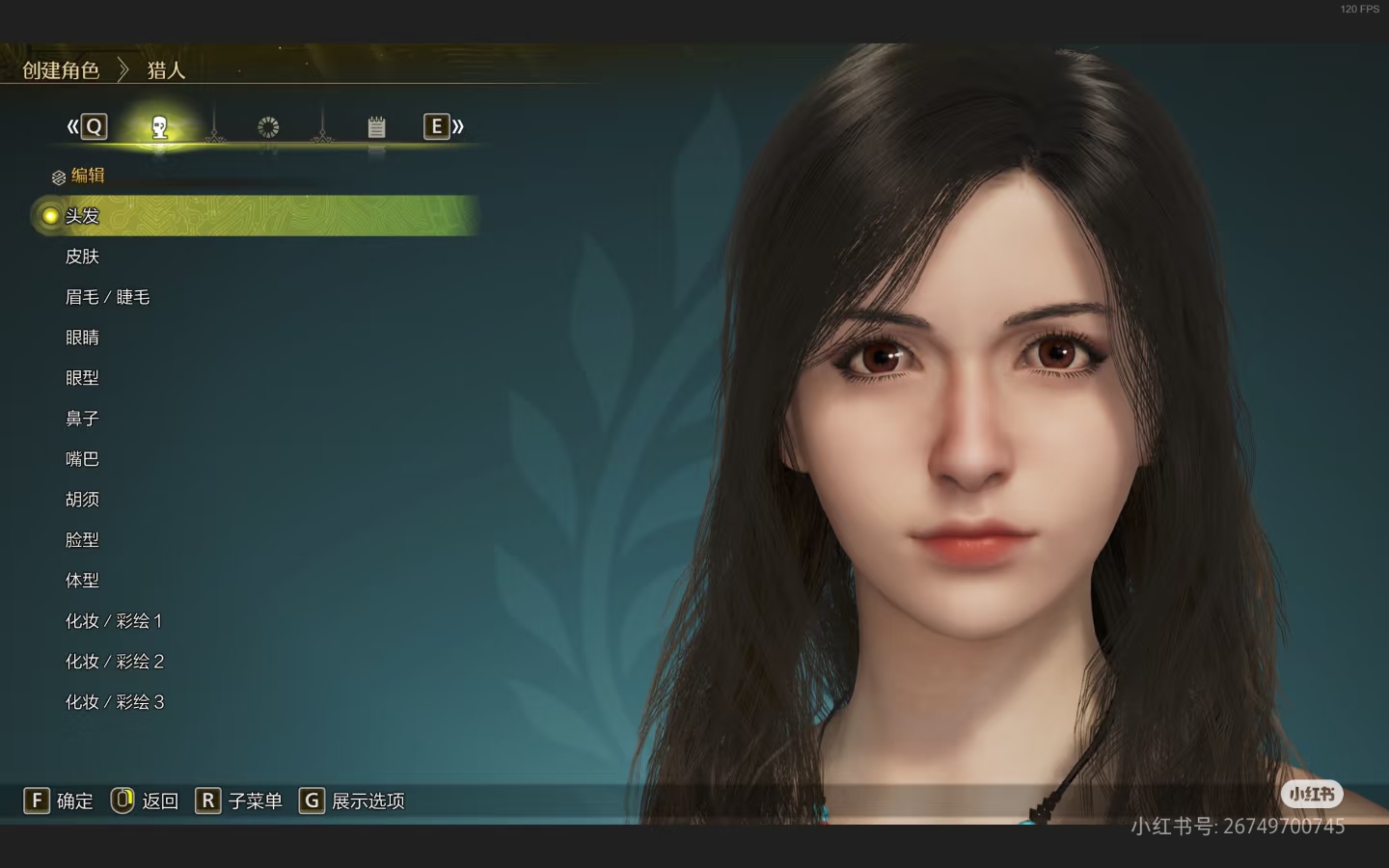Choose 眉毛 / 睫毛 from the list
This screenshot has height=868, width=1389.
107,297
